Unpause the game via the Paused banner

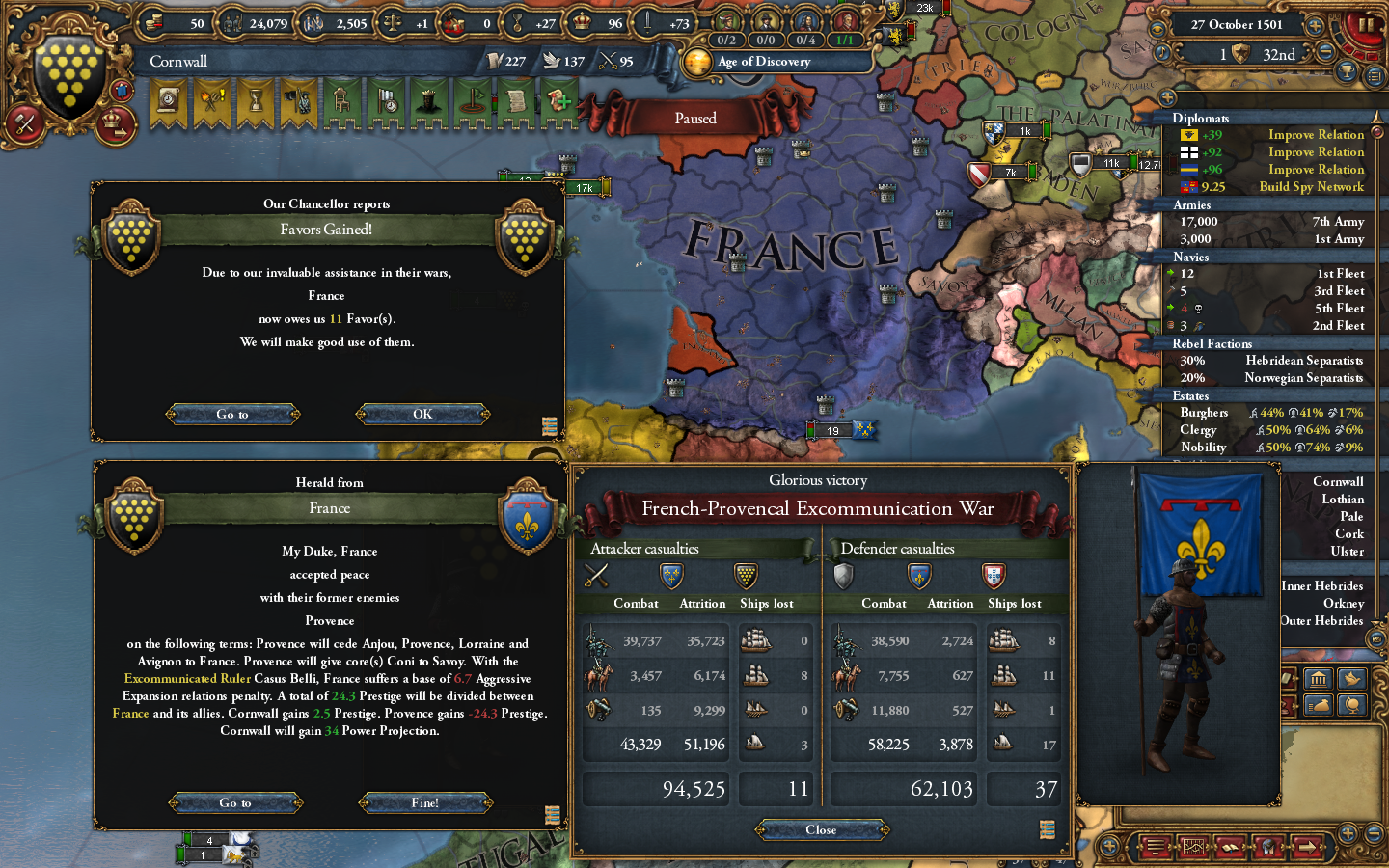(696, 118)
